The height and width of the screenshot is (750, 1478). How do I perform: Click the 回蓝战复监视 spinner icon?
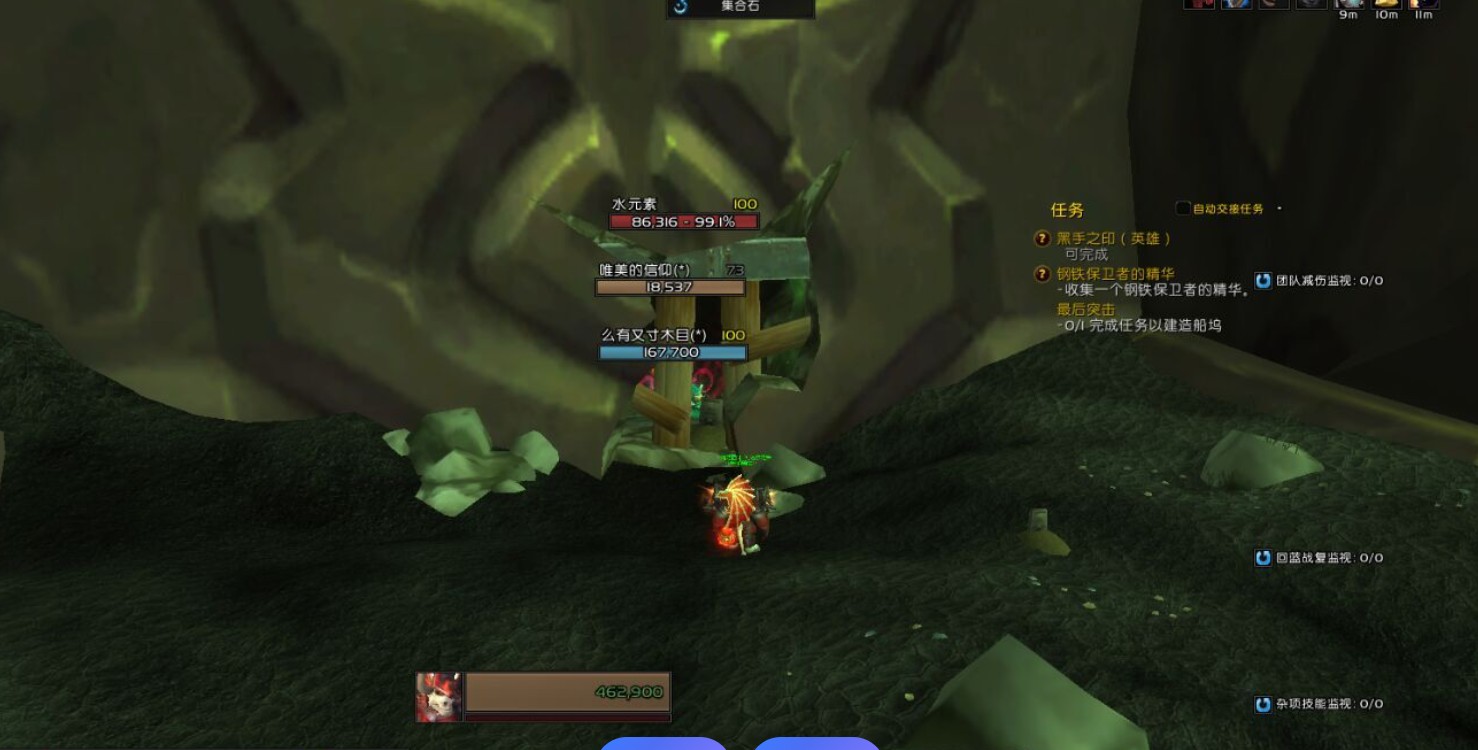point(1263,558)
